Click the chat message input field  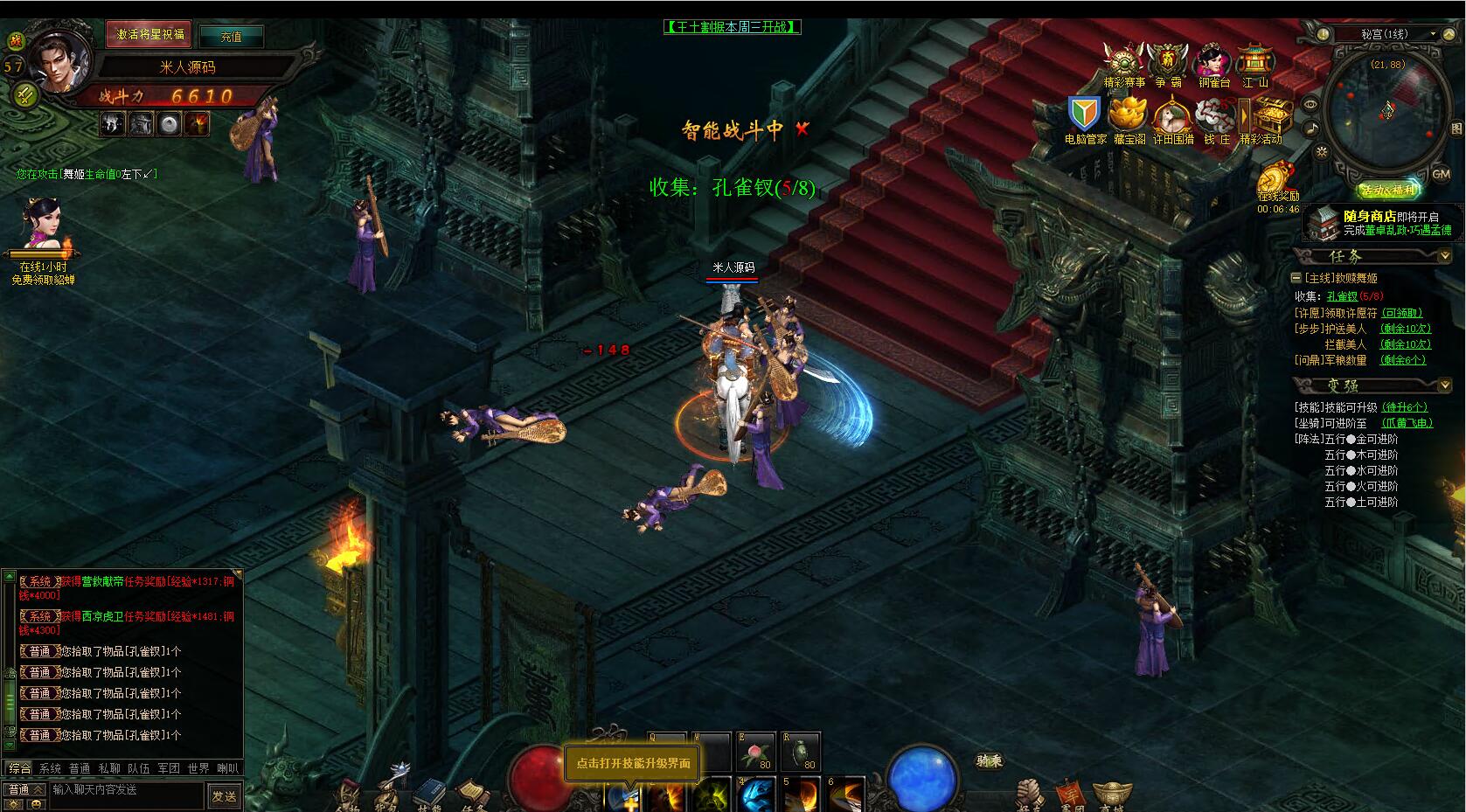(127, 789)
